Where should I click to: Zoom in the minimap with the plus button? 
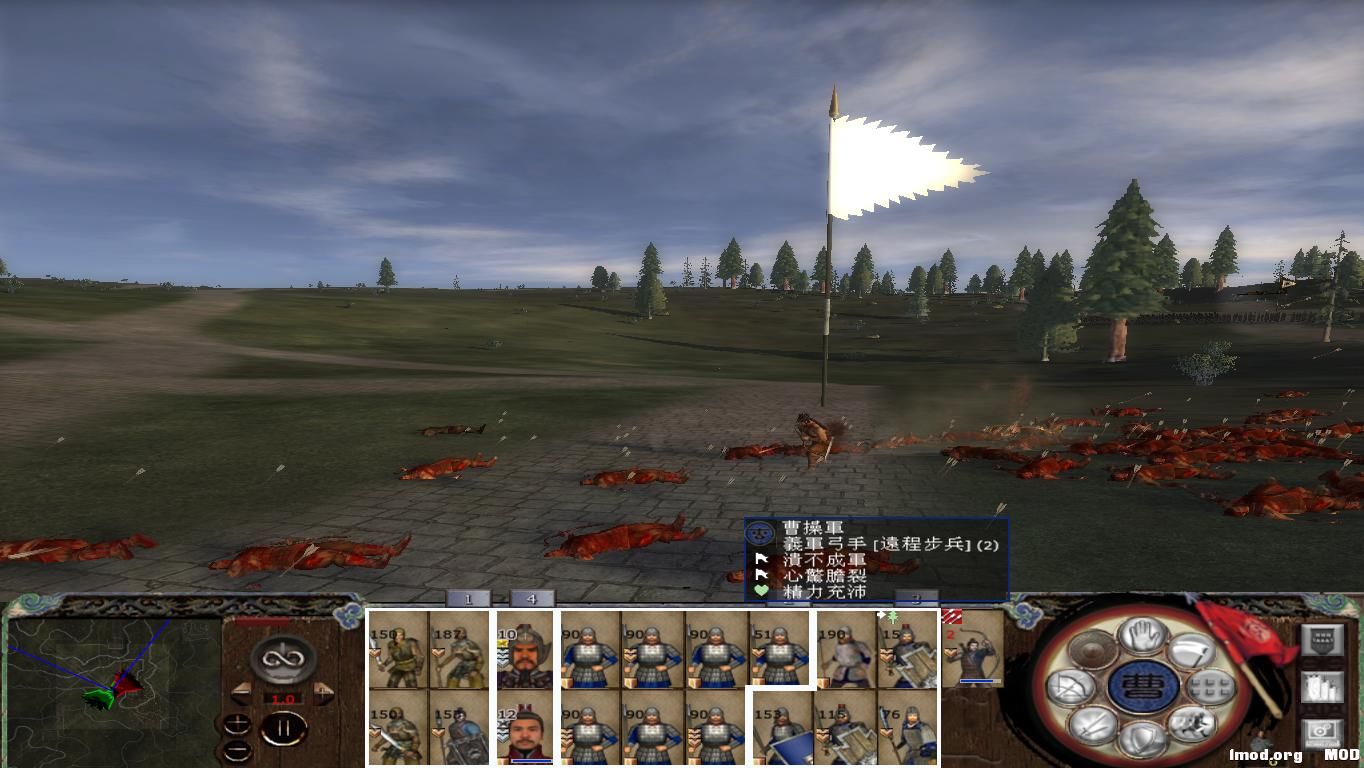(238, 724)
